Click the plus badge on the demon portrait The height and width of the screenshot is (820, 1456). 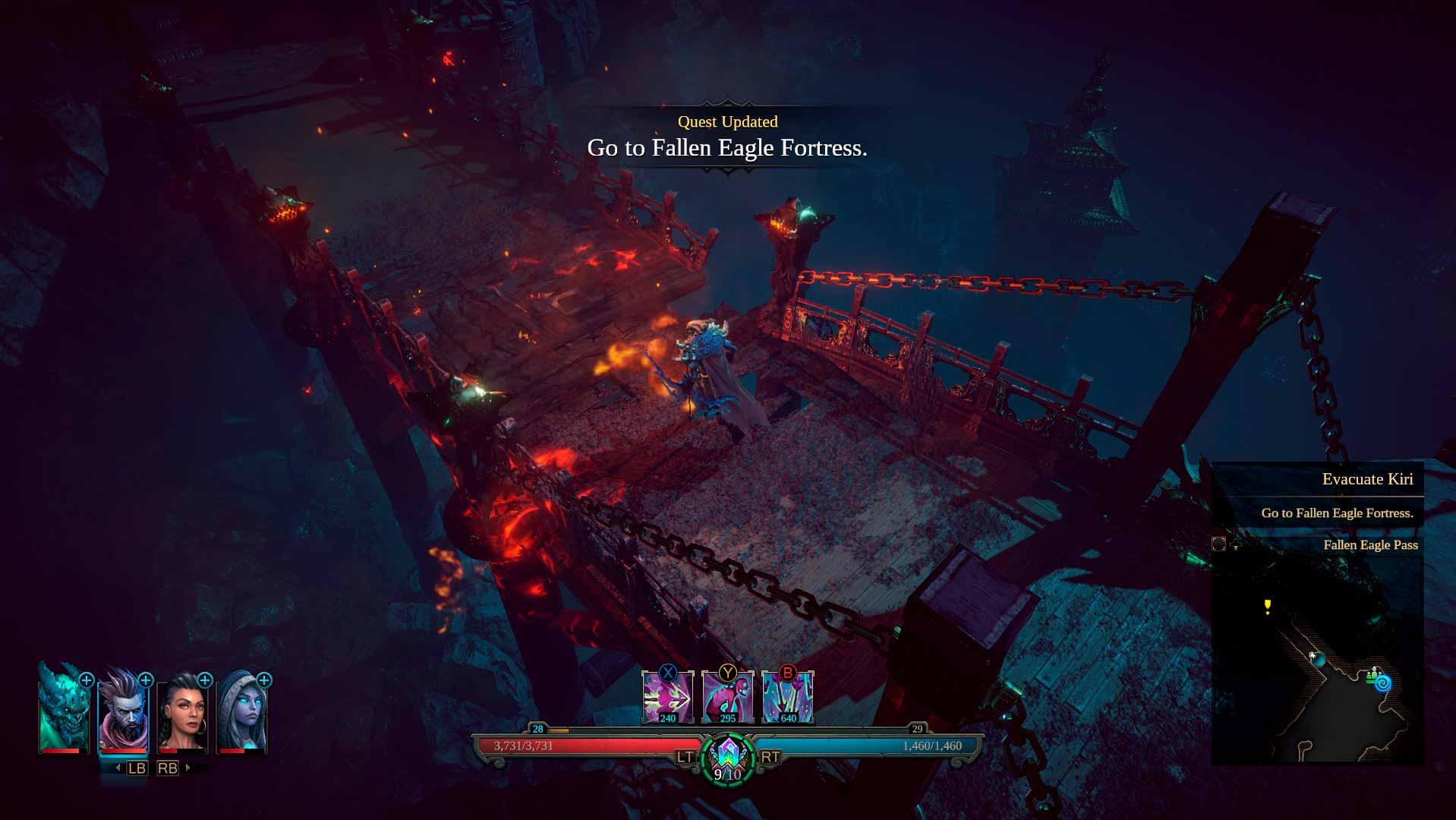coord(87,680)
